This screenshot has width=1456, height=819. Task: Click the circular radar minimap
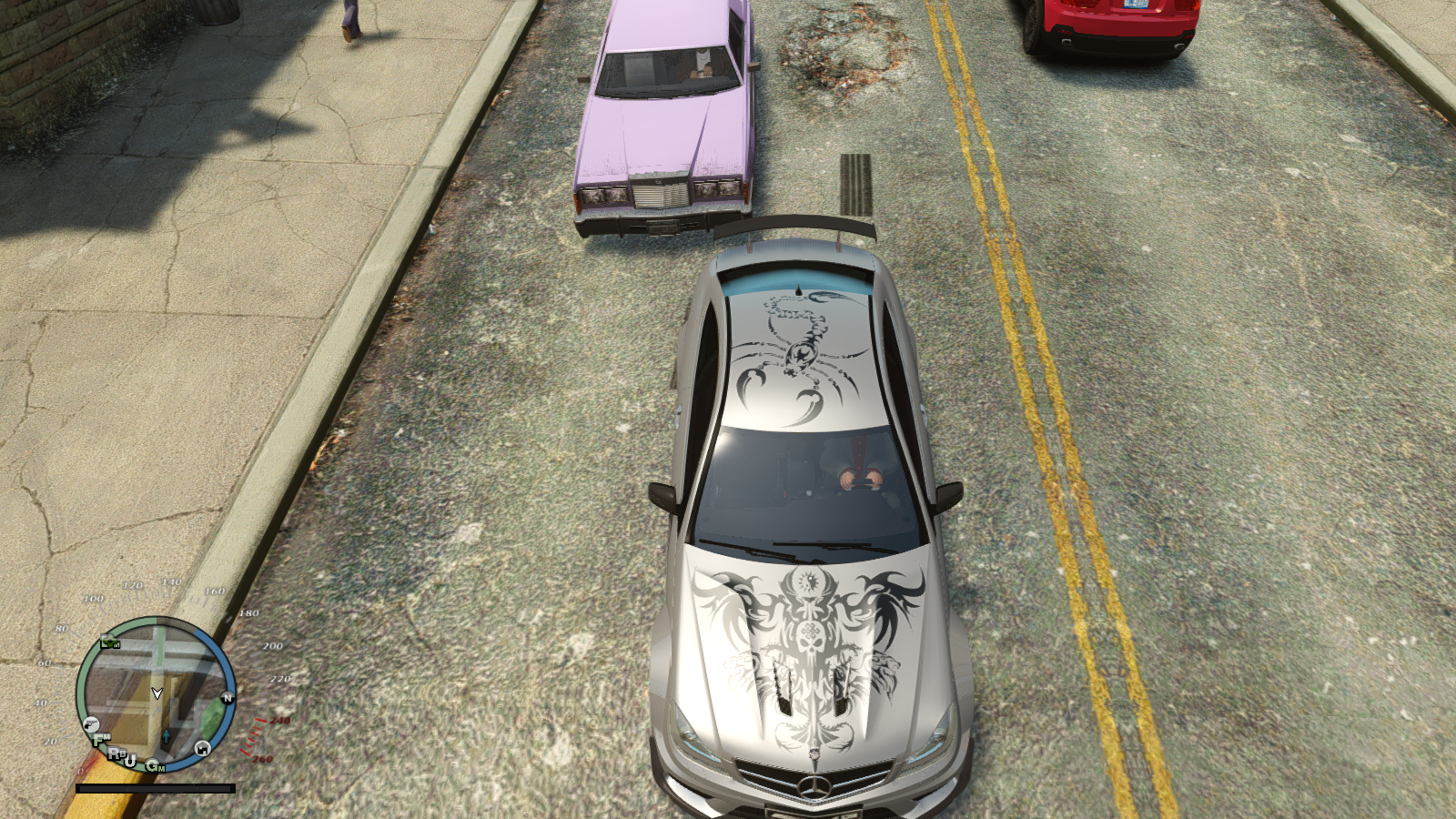[156, 695]
